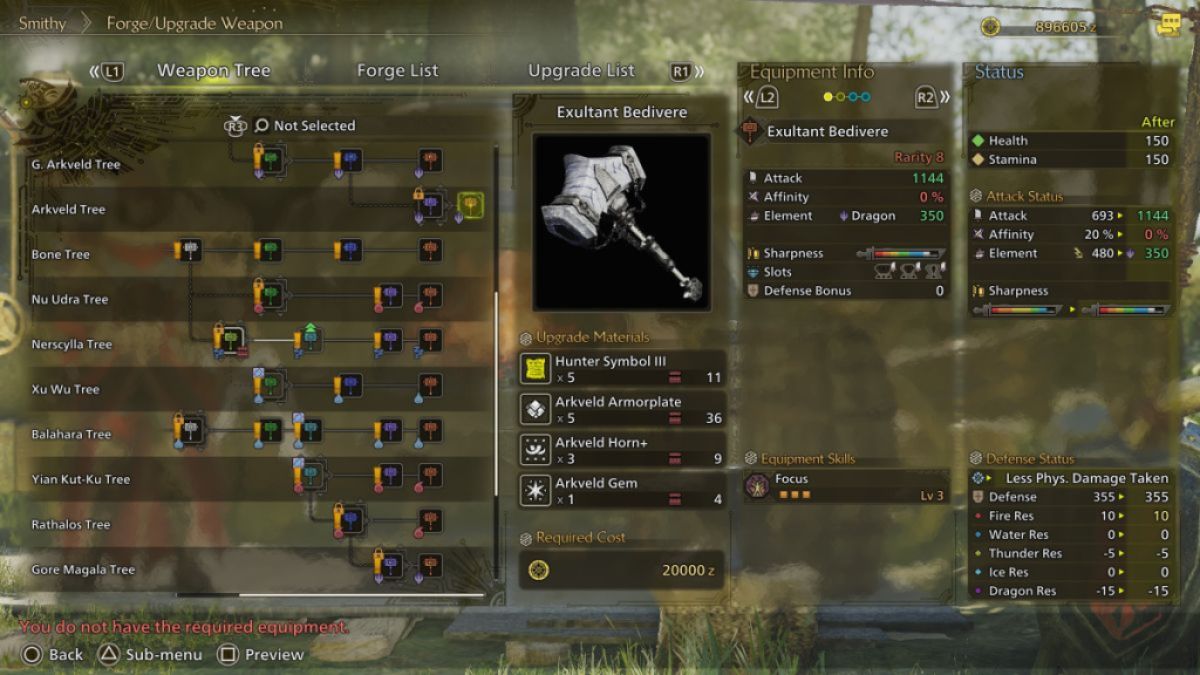This screenshot has height=675, width=1200.
Task: Pick the Xu Wu Tree row
Action: [66, 390]
